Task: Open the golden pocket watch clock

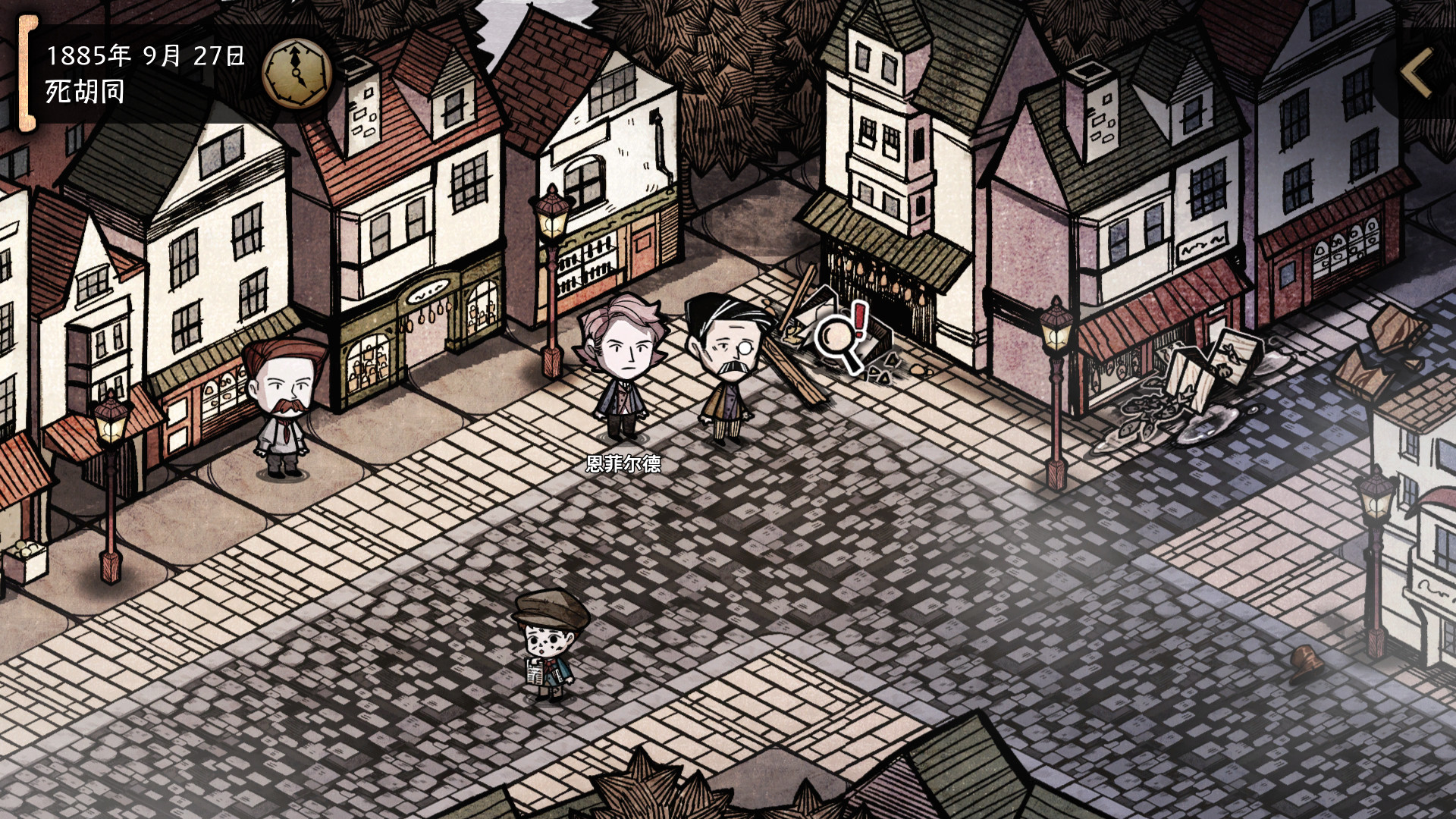Action: (x=297, y=73)
